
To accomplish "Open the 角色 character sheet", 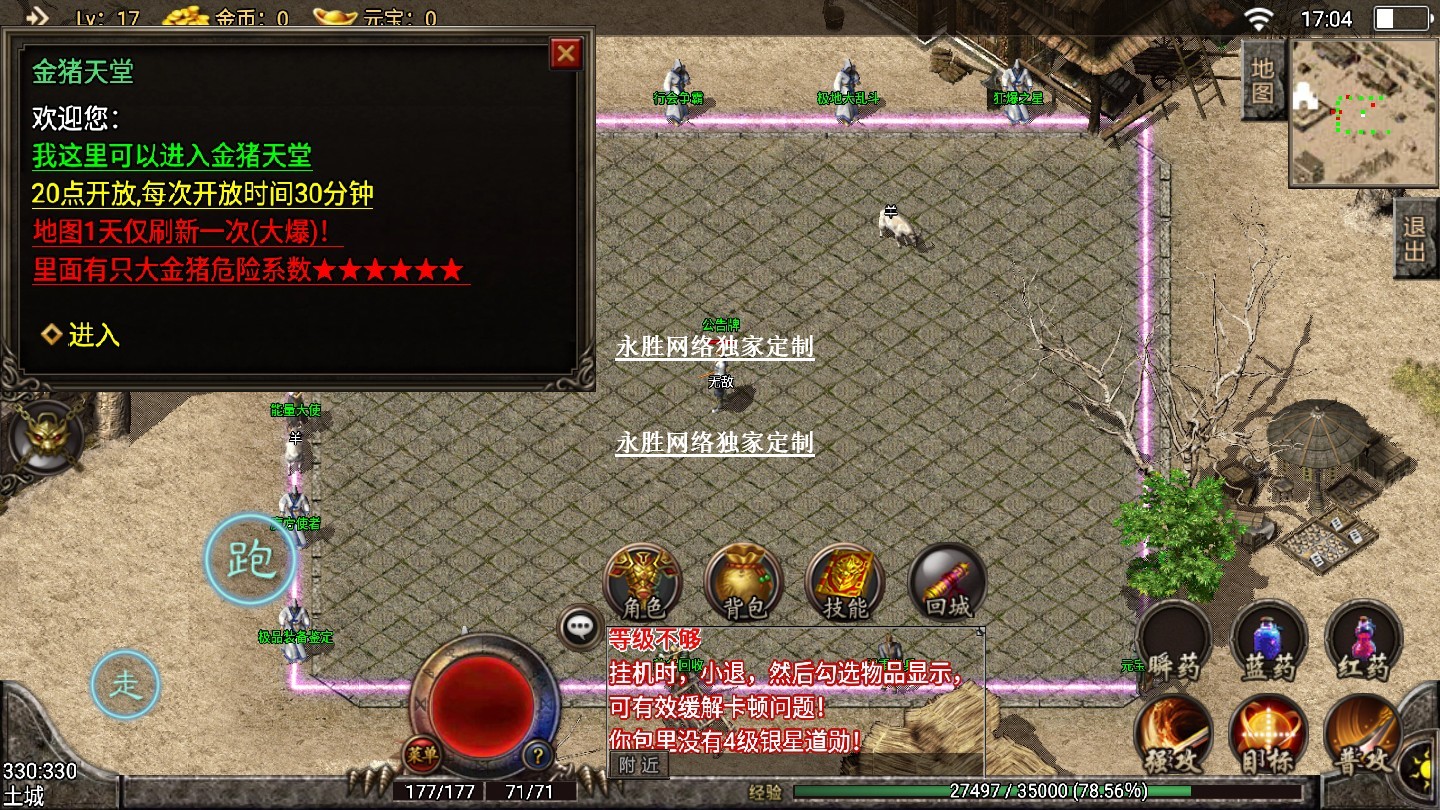I will point(643,581).
